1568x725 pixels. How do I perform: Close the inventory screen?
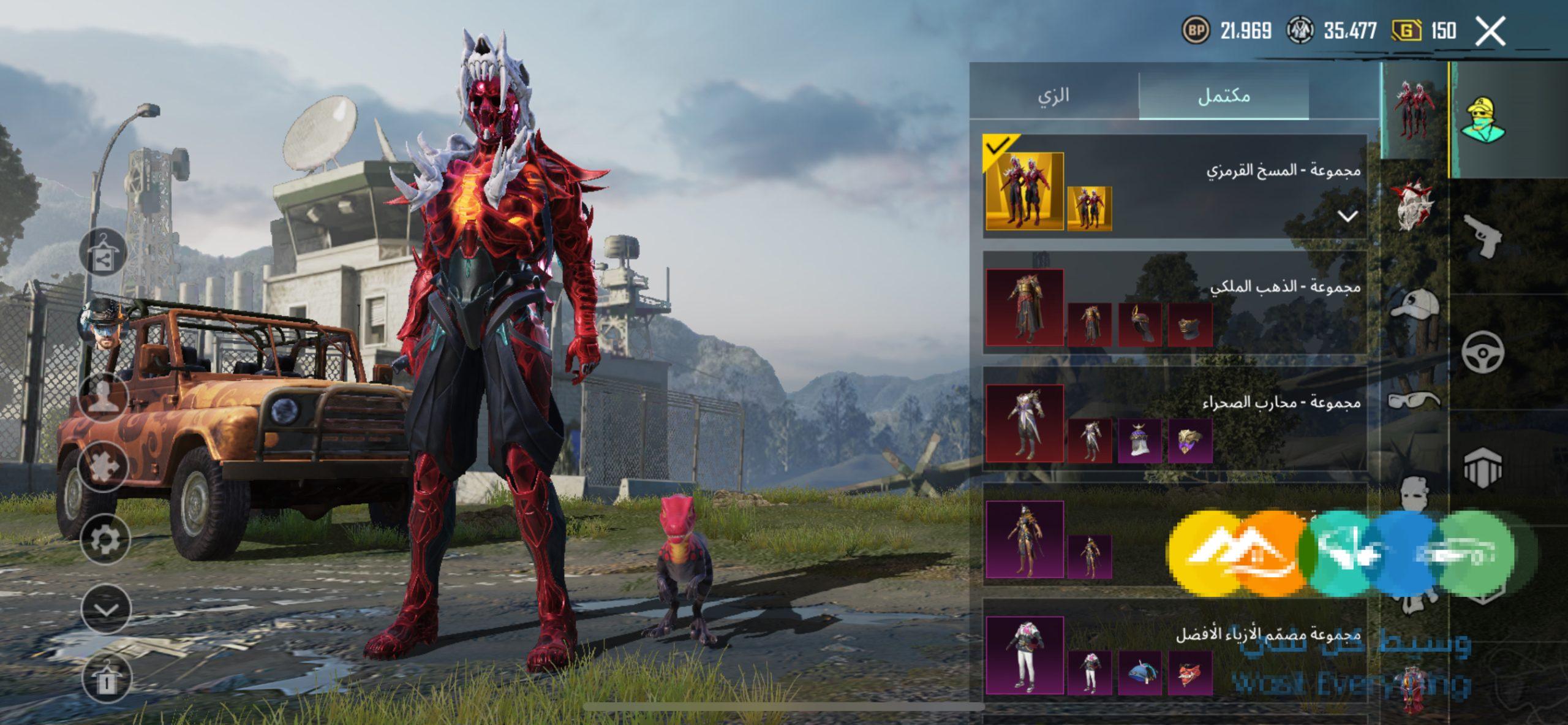pos(1490,31)
